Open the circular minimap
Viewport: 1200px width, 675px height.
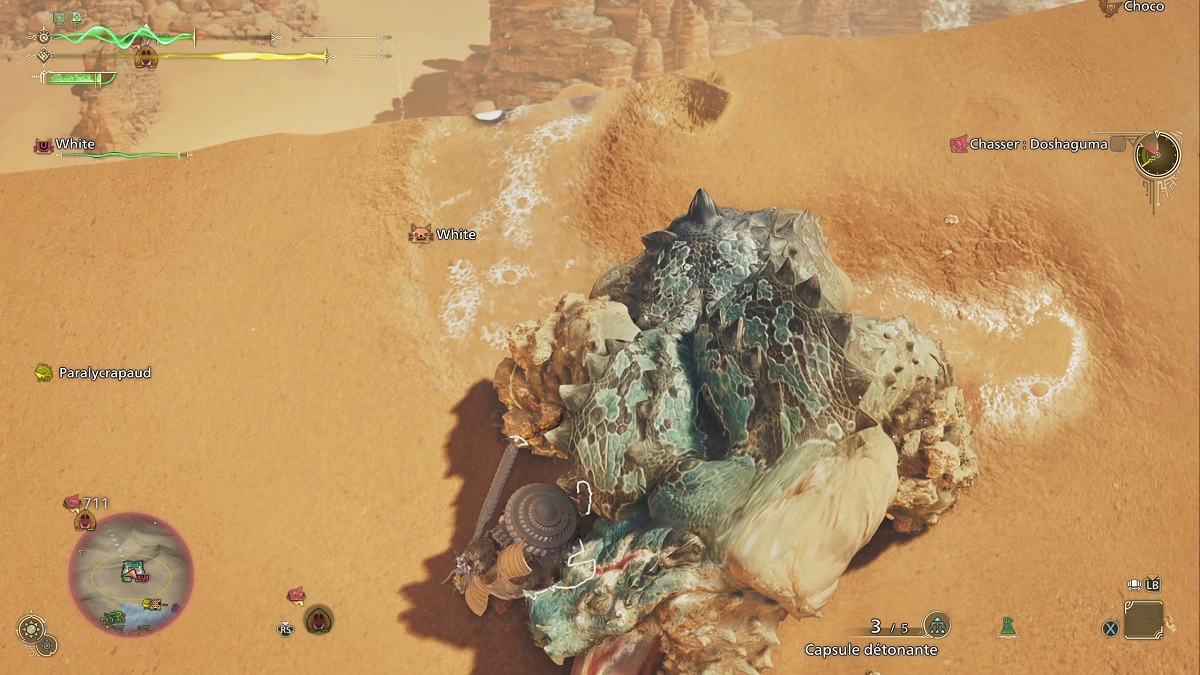pyautogui.click(x=130, y=573)
